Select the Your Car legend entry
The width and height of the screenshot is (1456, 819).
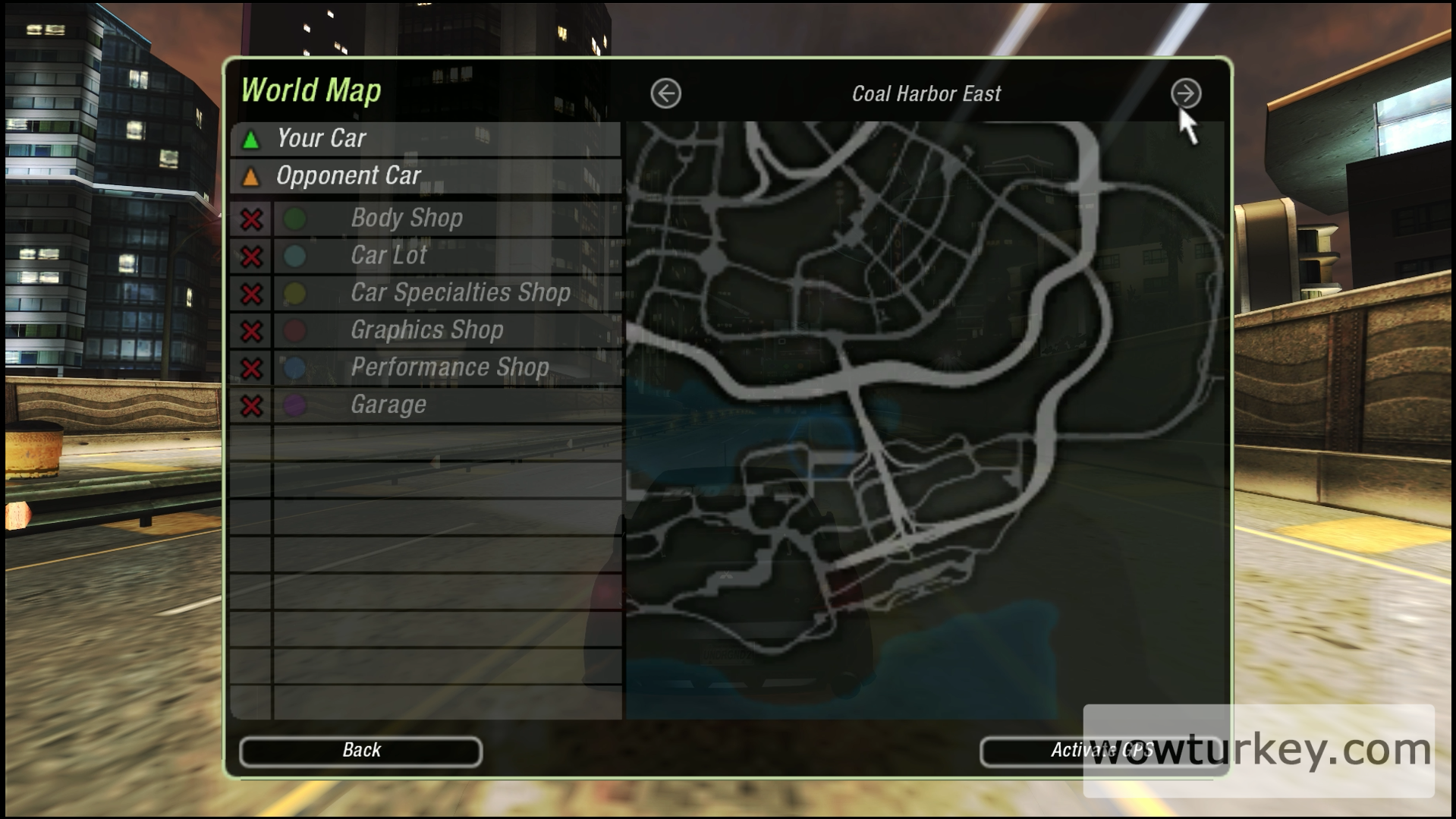click(x=425, y=139)
